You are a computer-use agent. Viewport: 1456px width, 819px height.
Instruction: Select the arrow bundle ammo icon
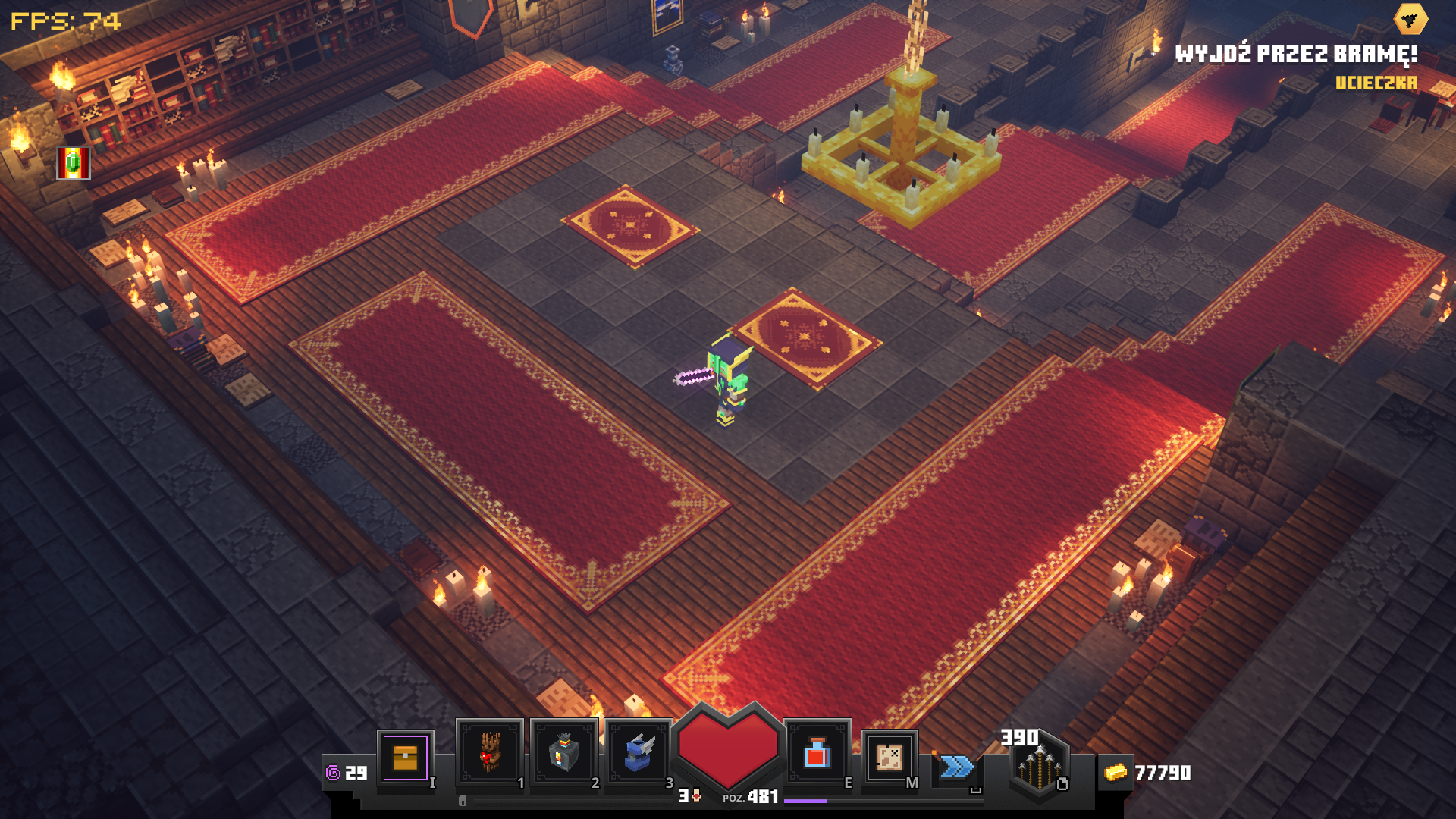pyautogui.click(x=1039, y=767)
